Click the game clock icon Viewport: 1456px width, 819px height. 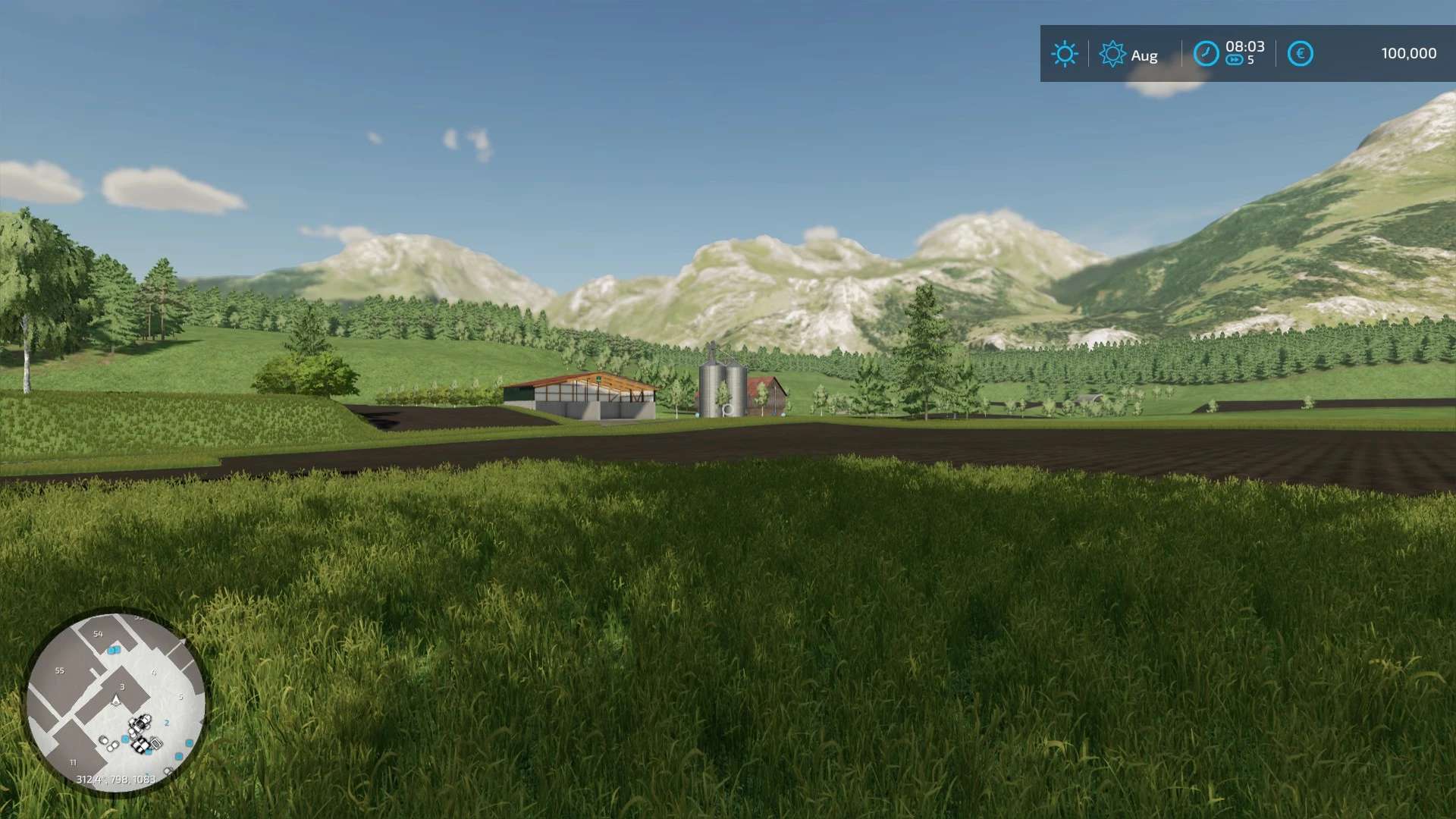click(x=1206, y=54)
